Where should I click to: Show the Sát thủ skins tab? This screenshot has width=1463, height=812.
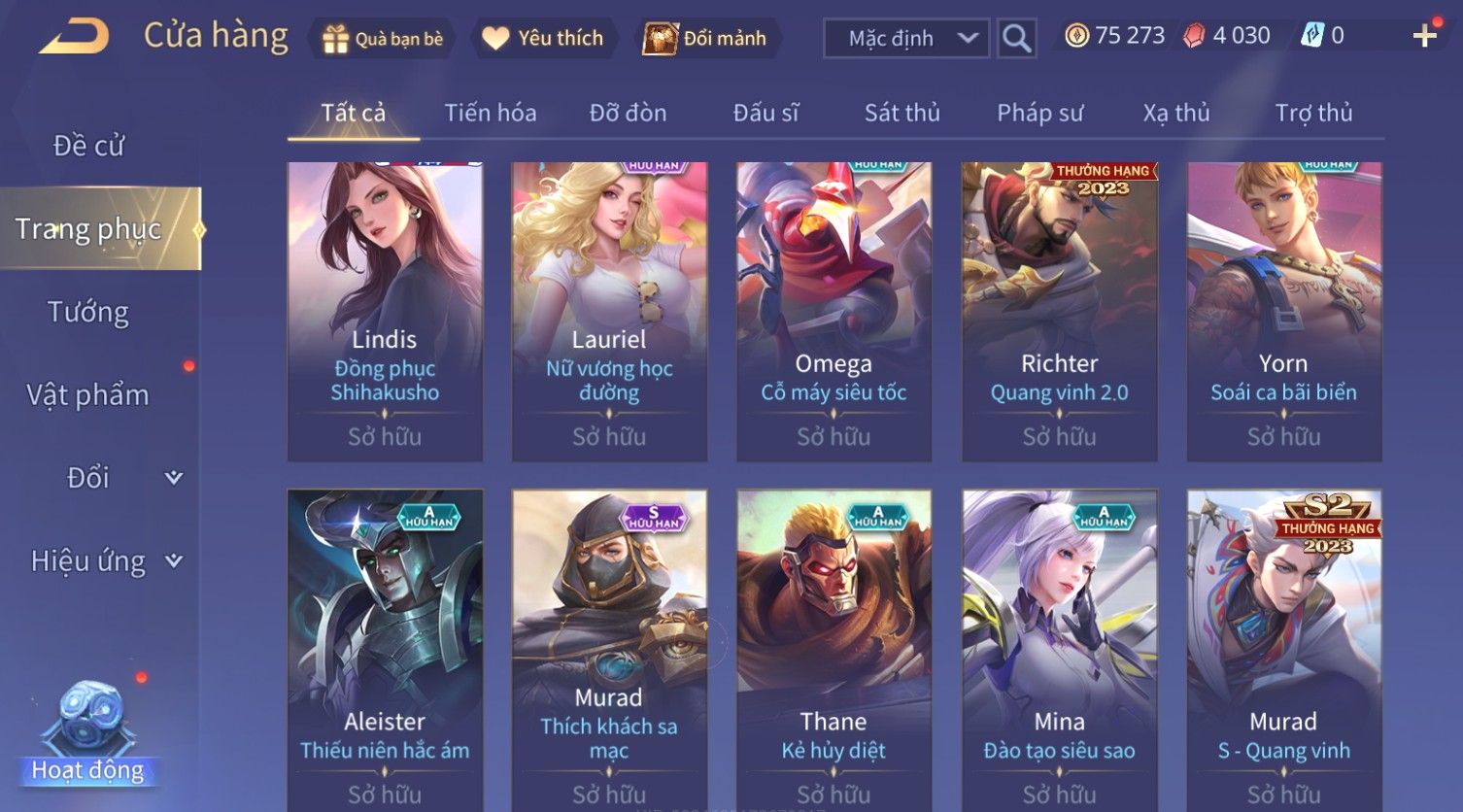pyautogui.click(x=902, y=114)
